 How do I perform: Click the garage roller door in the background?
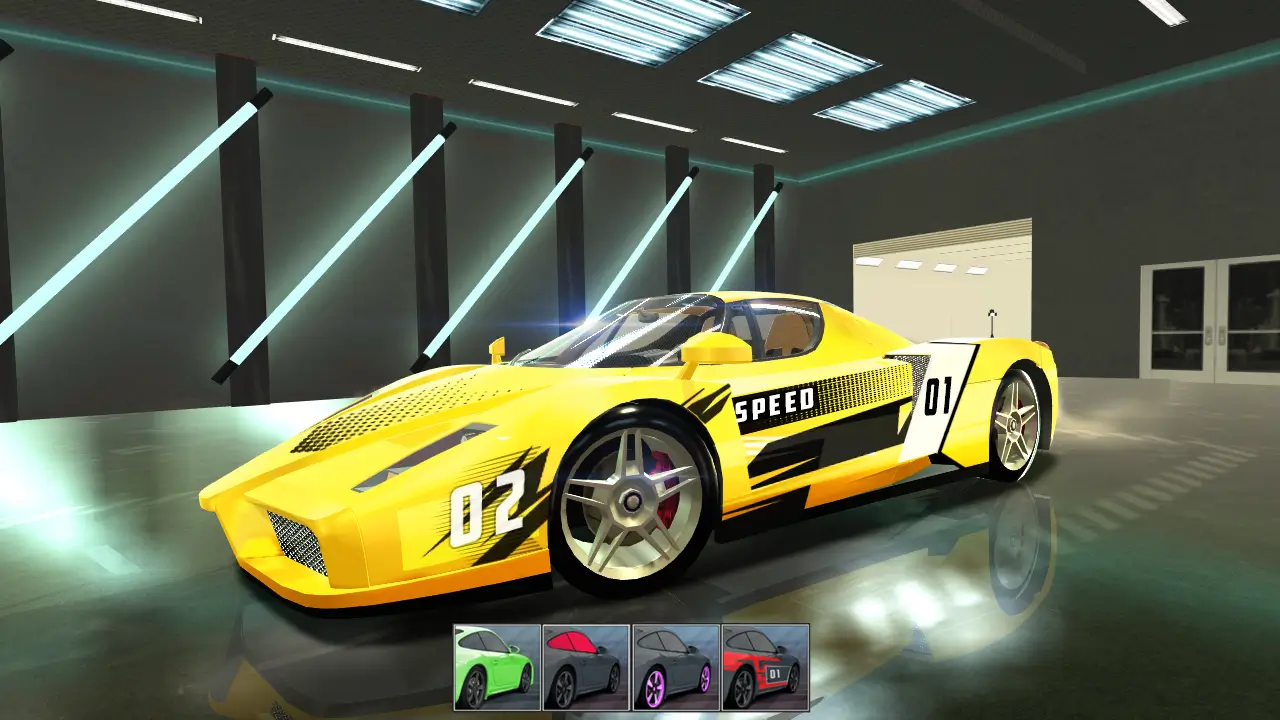(x=945, y=290)
